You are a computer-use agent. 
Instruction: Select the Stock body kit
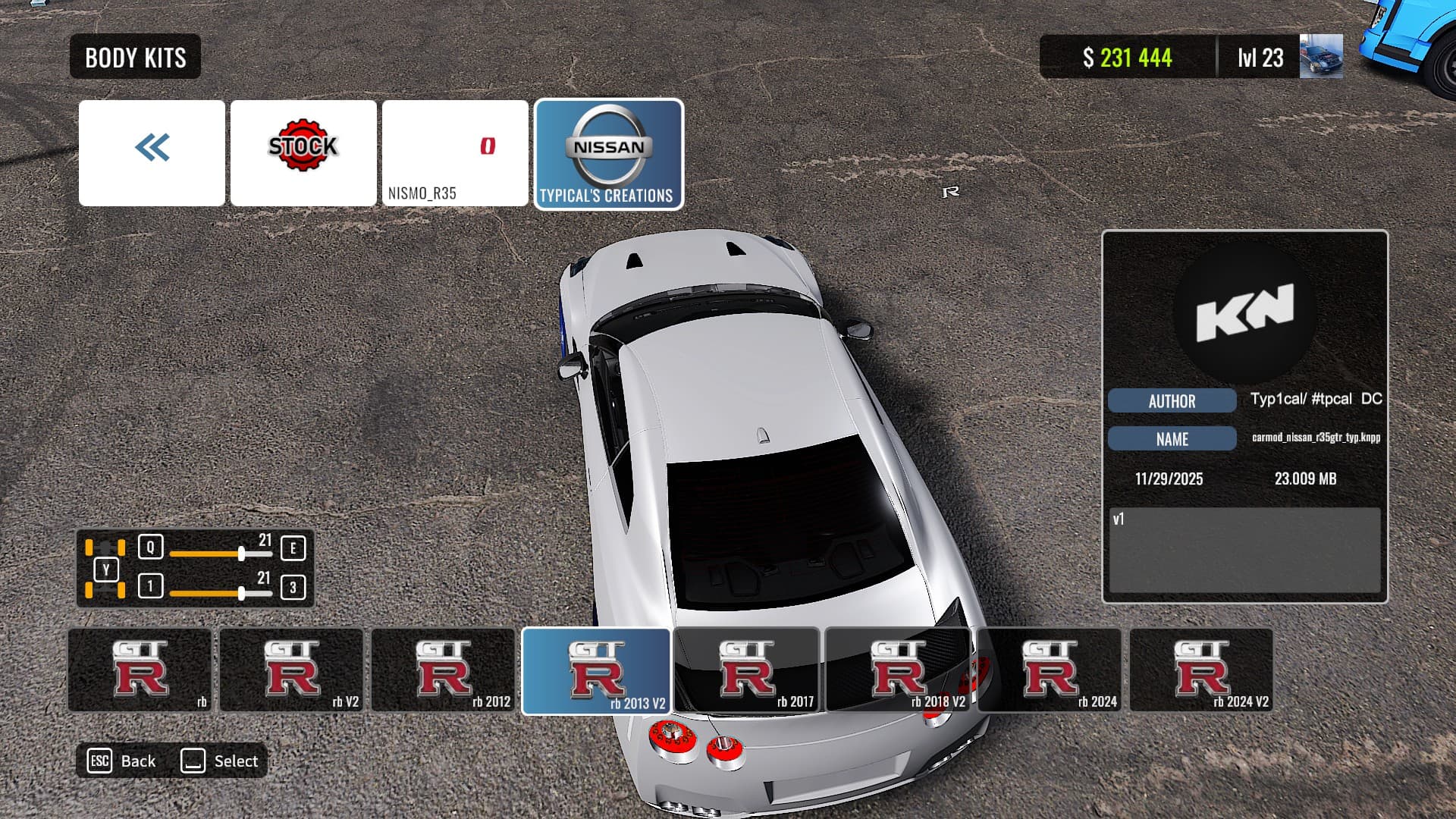coord(303,153)
